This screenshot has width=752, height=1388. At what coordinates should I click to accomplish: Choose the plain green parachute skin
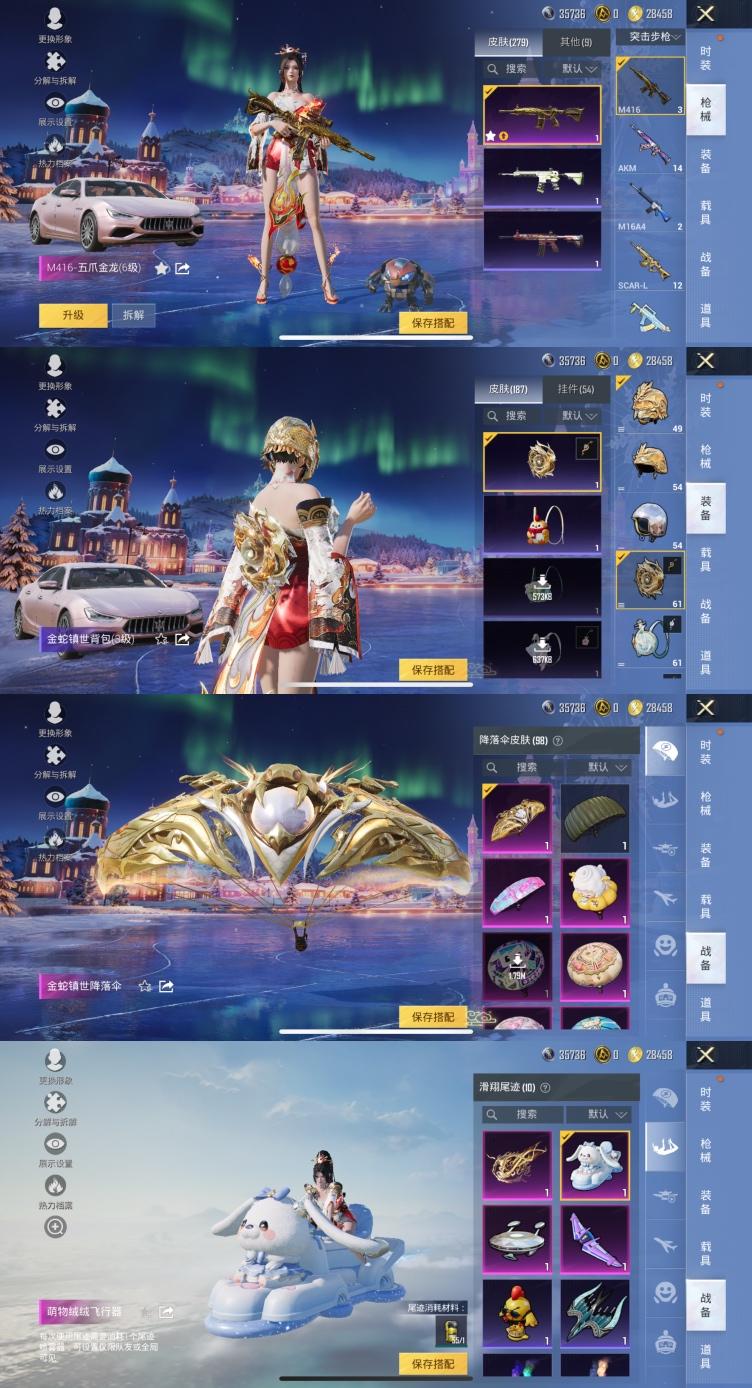[595, 817]
